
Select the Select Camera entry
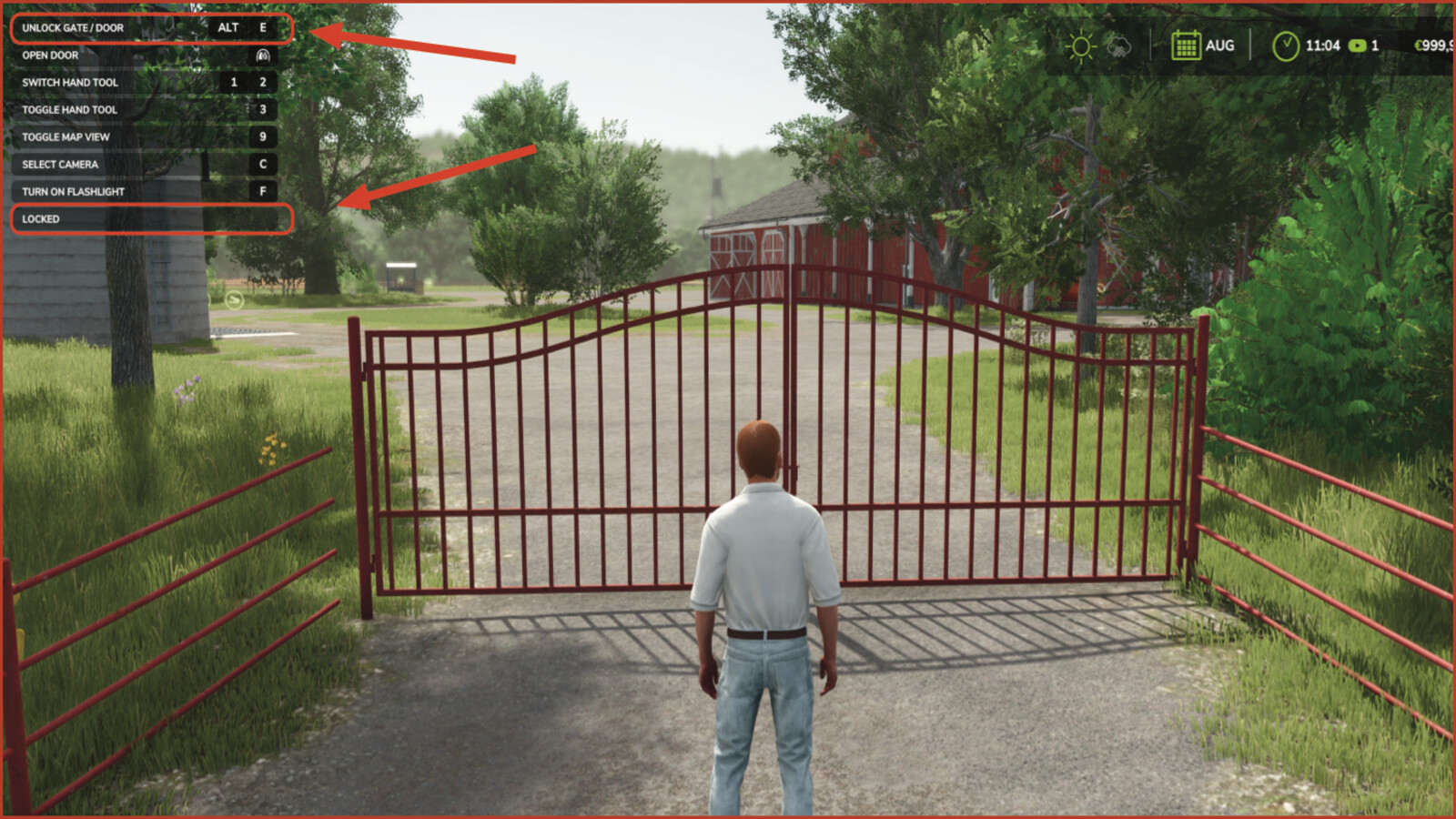[60, 165]
